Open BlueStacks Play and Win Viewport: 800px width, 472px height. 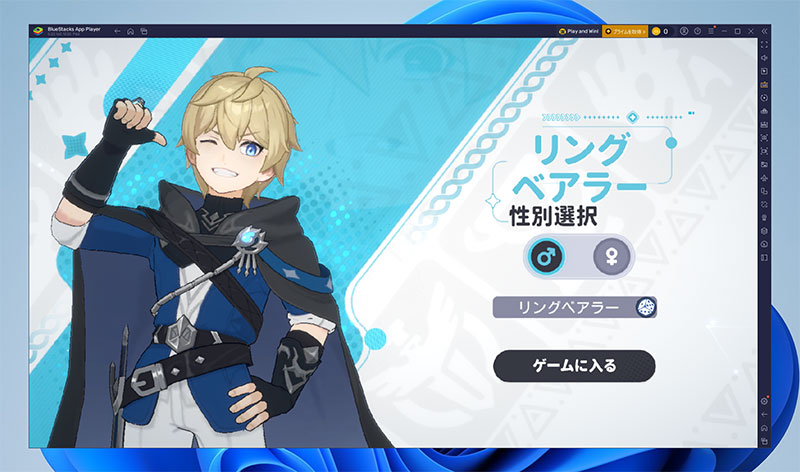tap(579, 32)
